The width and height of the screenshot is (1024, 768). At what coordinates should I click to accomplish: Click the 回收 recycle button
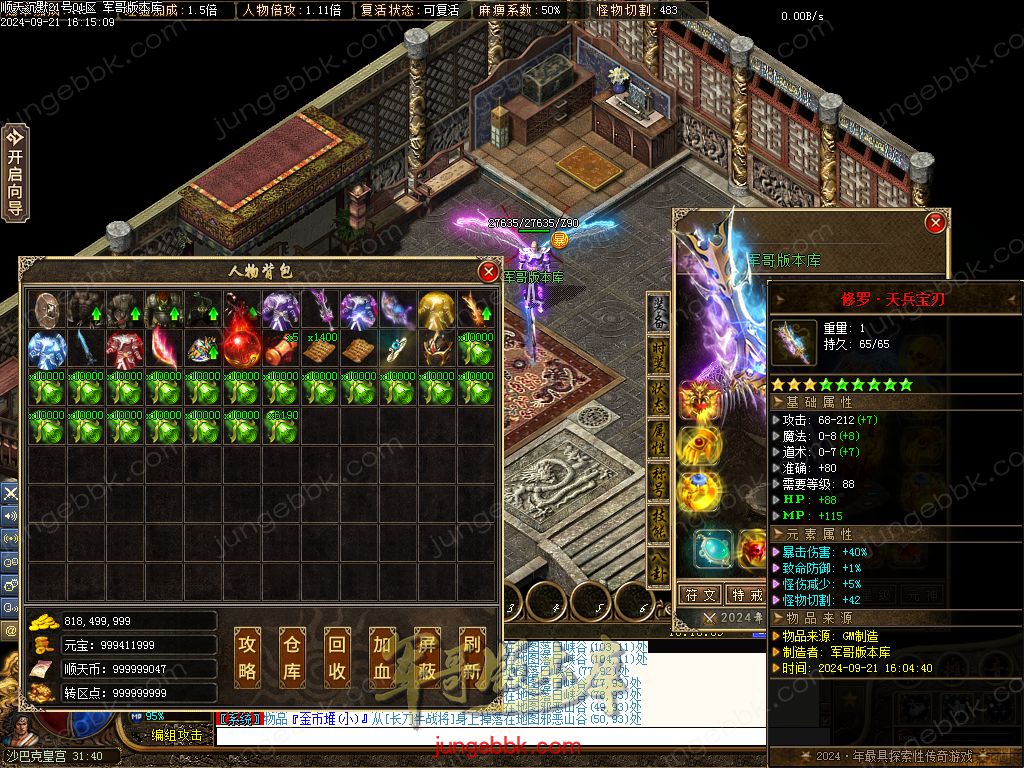337,657
